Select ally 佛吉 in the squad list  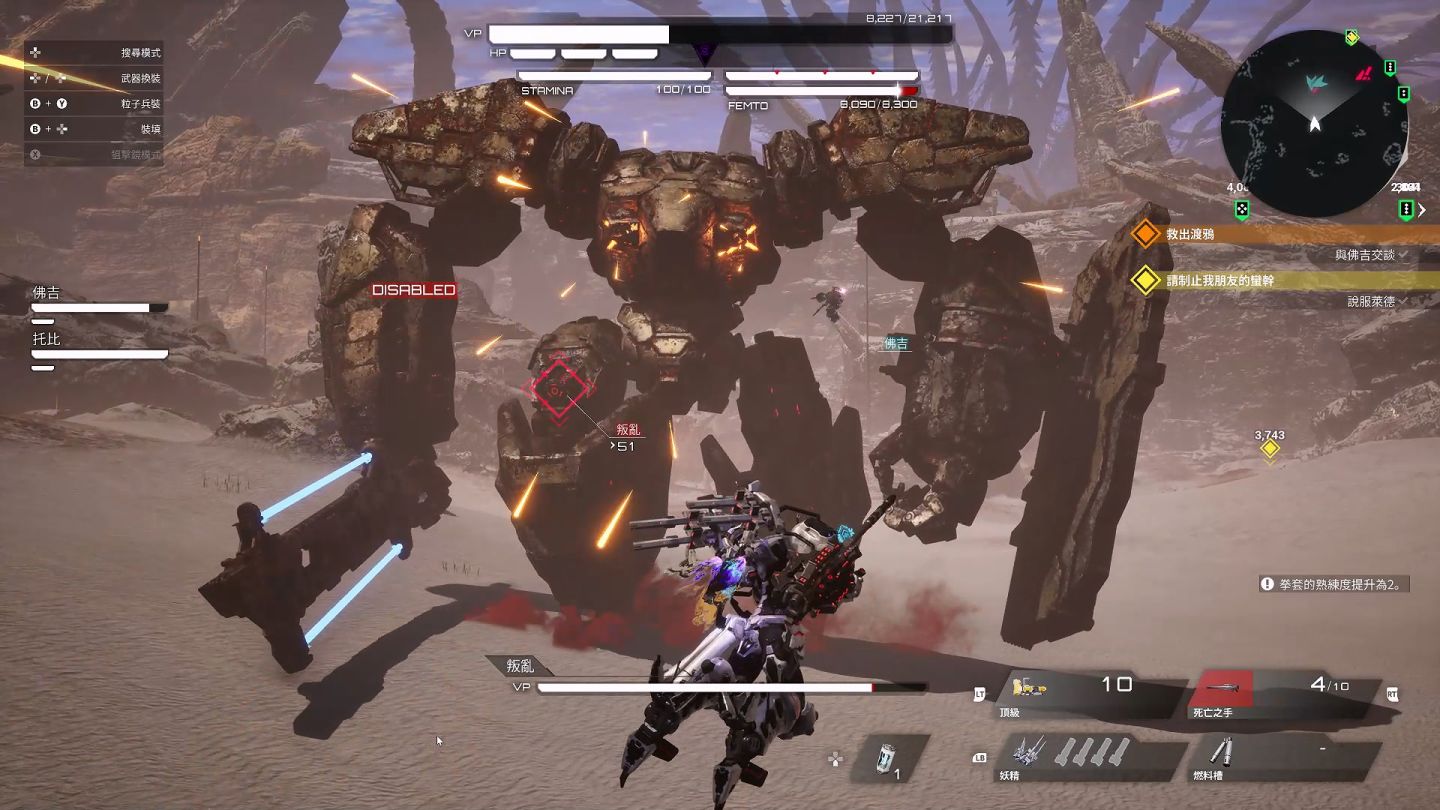coord(47,293)
